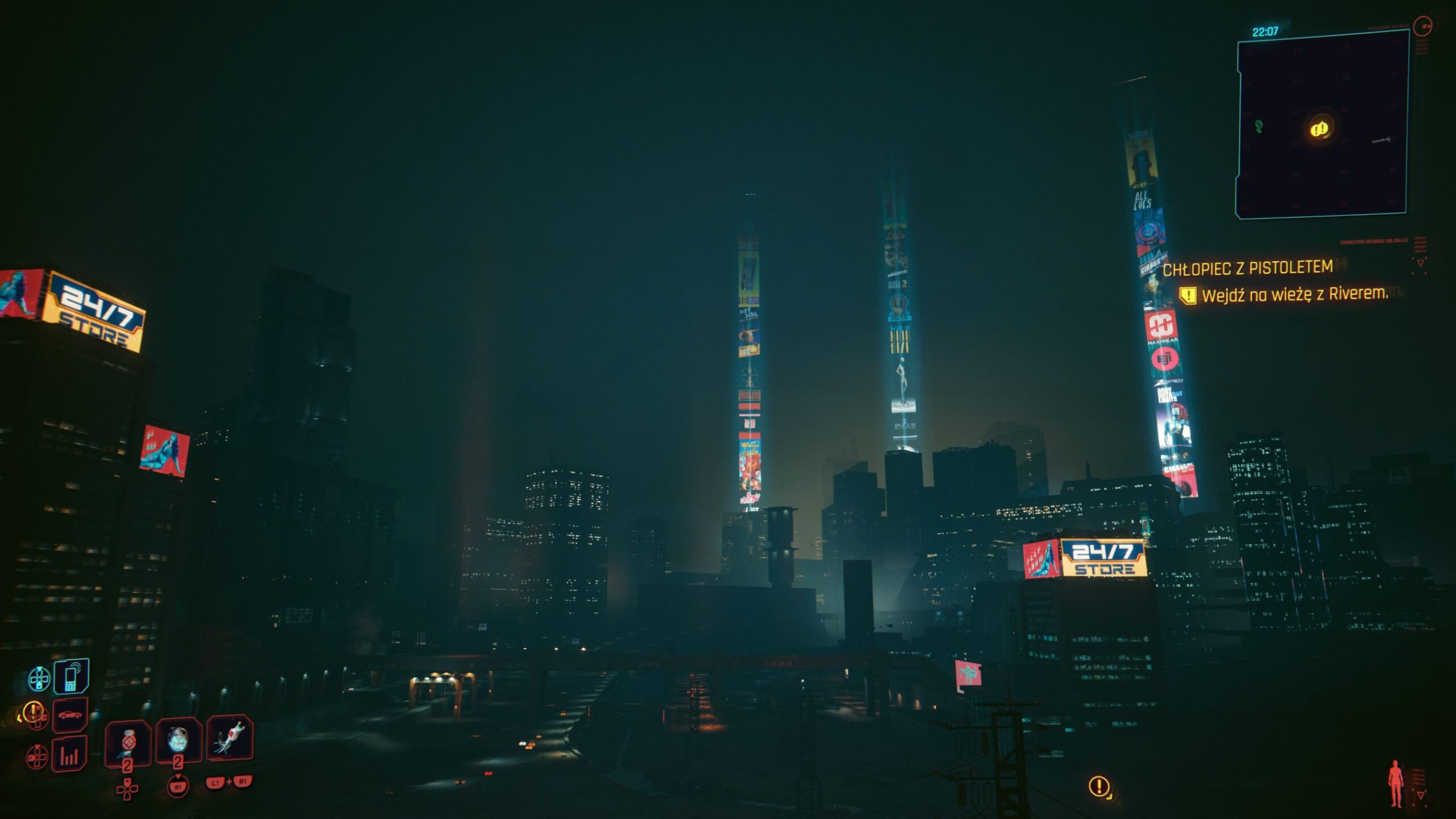Select the objective 'Wejdź na wieżę z Riverem'

pyautogui.click(x=1294, y=295)
